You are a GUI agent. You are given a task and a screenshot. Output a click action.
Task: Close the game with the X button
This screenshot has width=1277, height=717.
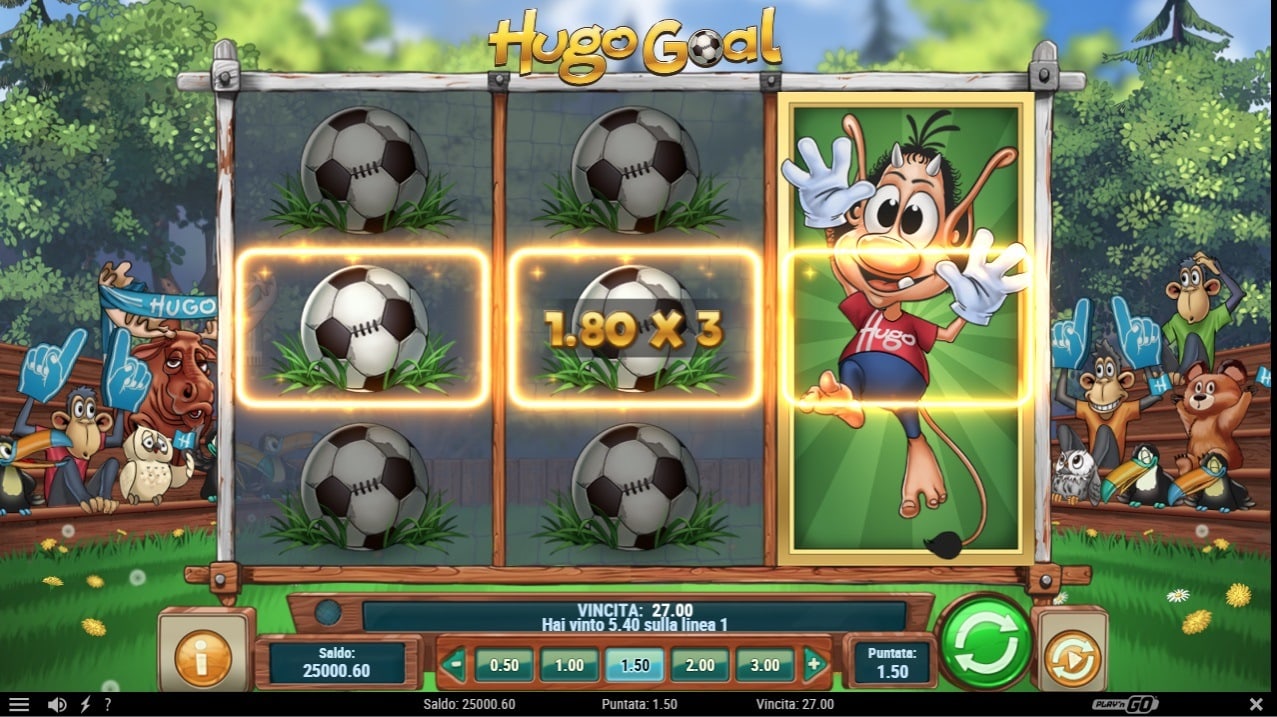tap(1256, 705)
